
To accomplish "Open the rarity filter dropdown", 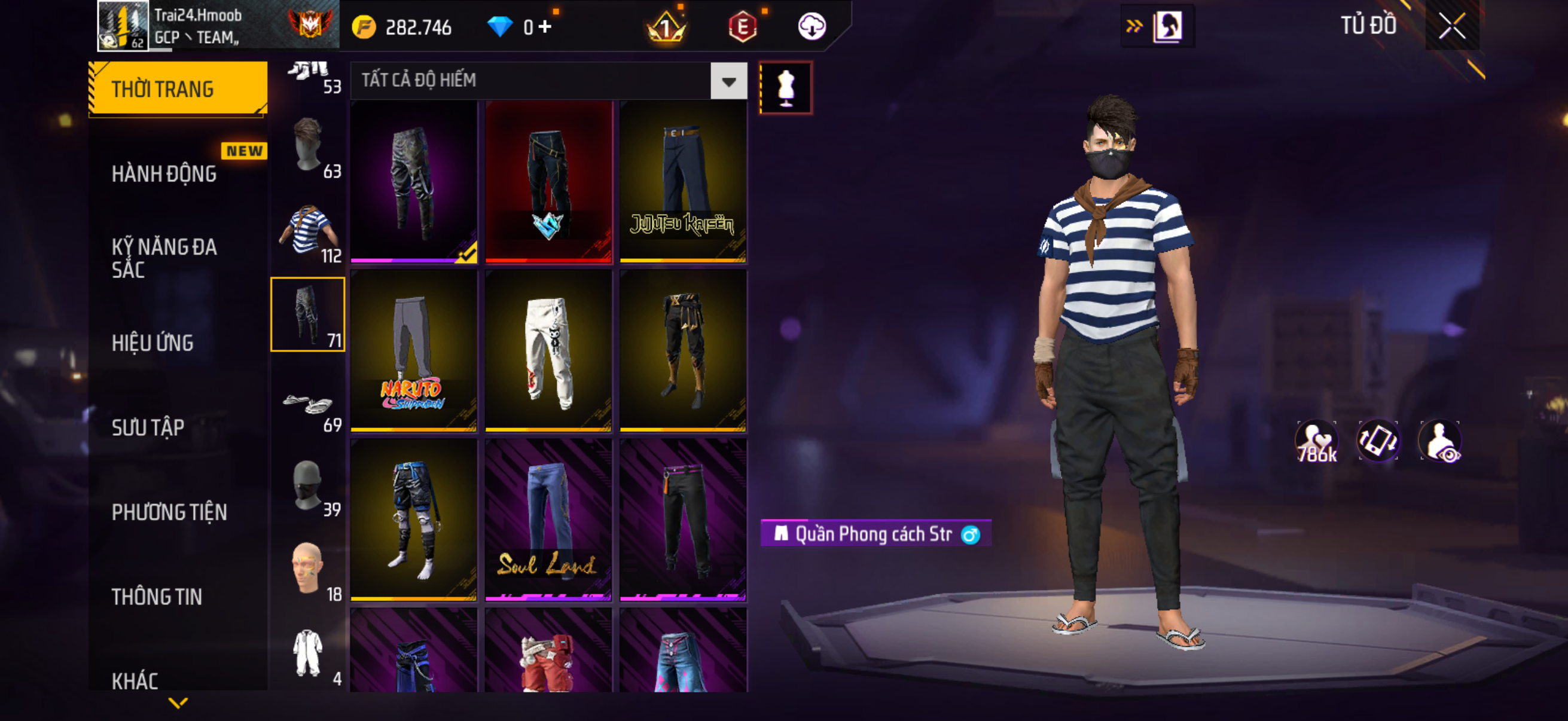I will (728, 80).
